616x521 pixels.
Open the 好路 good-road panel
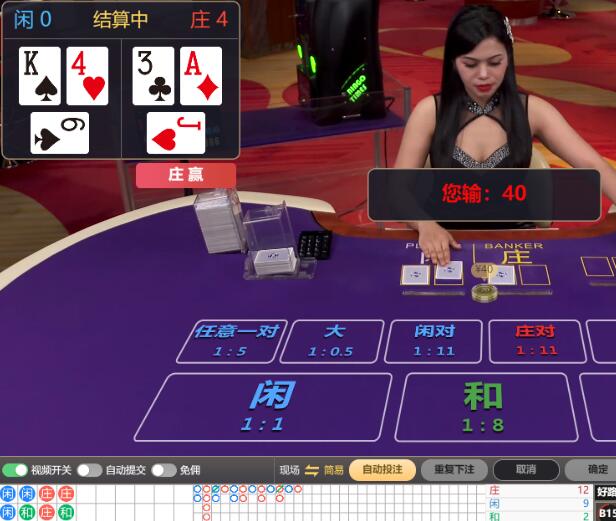pyautogui.click(x=606, y=492)
